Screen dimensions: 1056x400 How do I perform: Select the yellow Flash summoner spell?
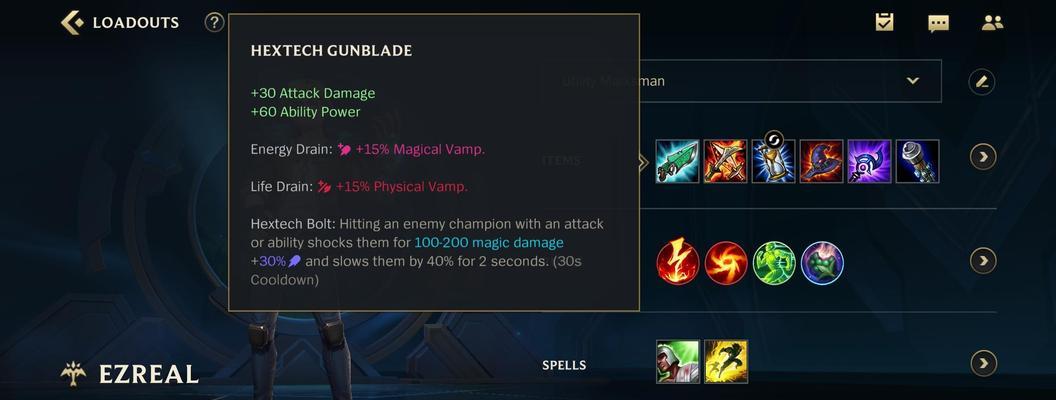(726, 362)
